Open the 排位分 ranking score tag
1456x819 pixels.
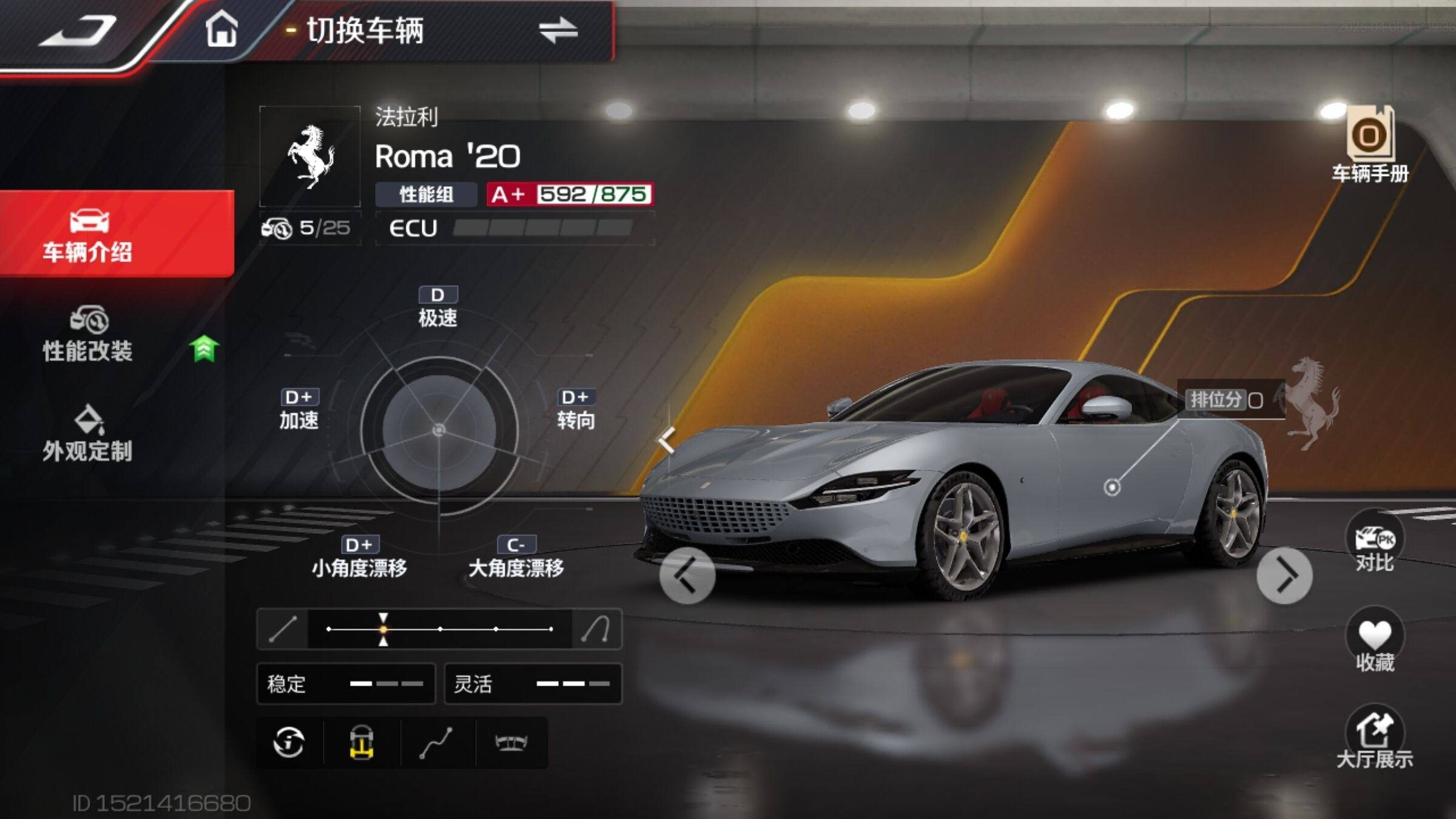pos(1227,400)
